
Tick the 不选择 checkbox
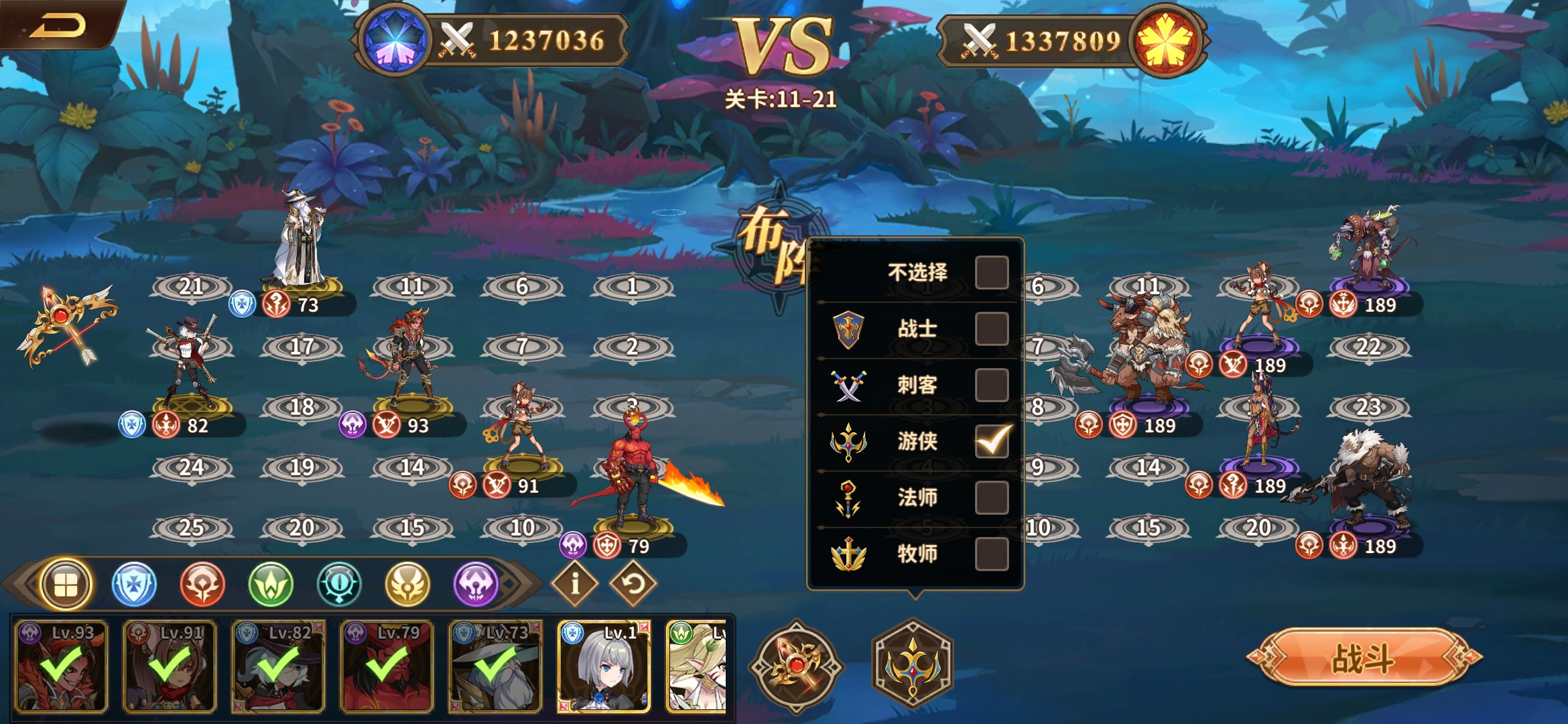(992, 272)
